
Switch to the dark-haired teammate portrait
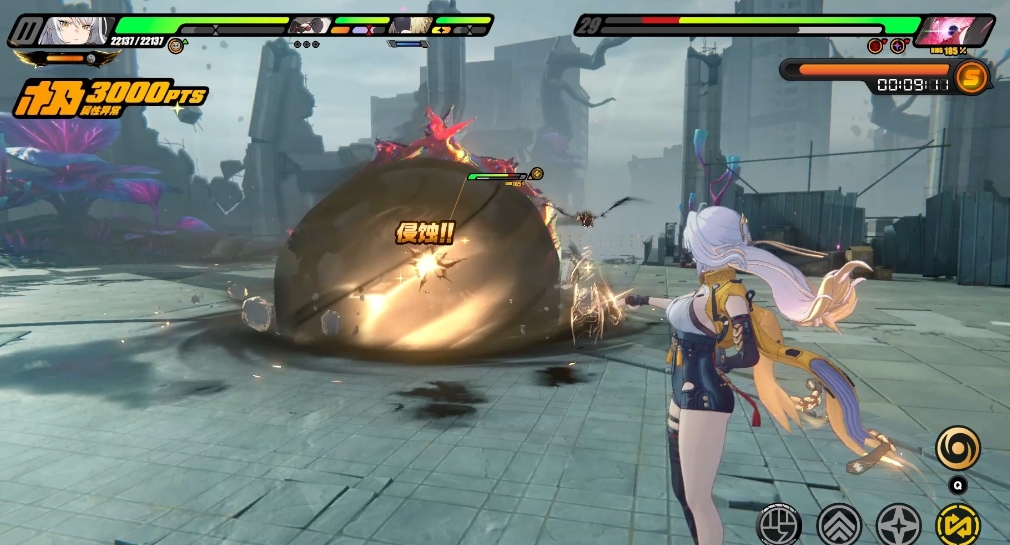[x=310, y=25]
